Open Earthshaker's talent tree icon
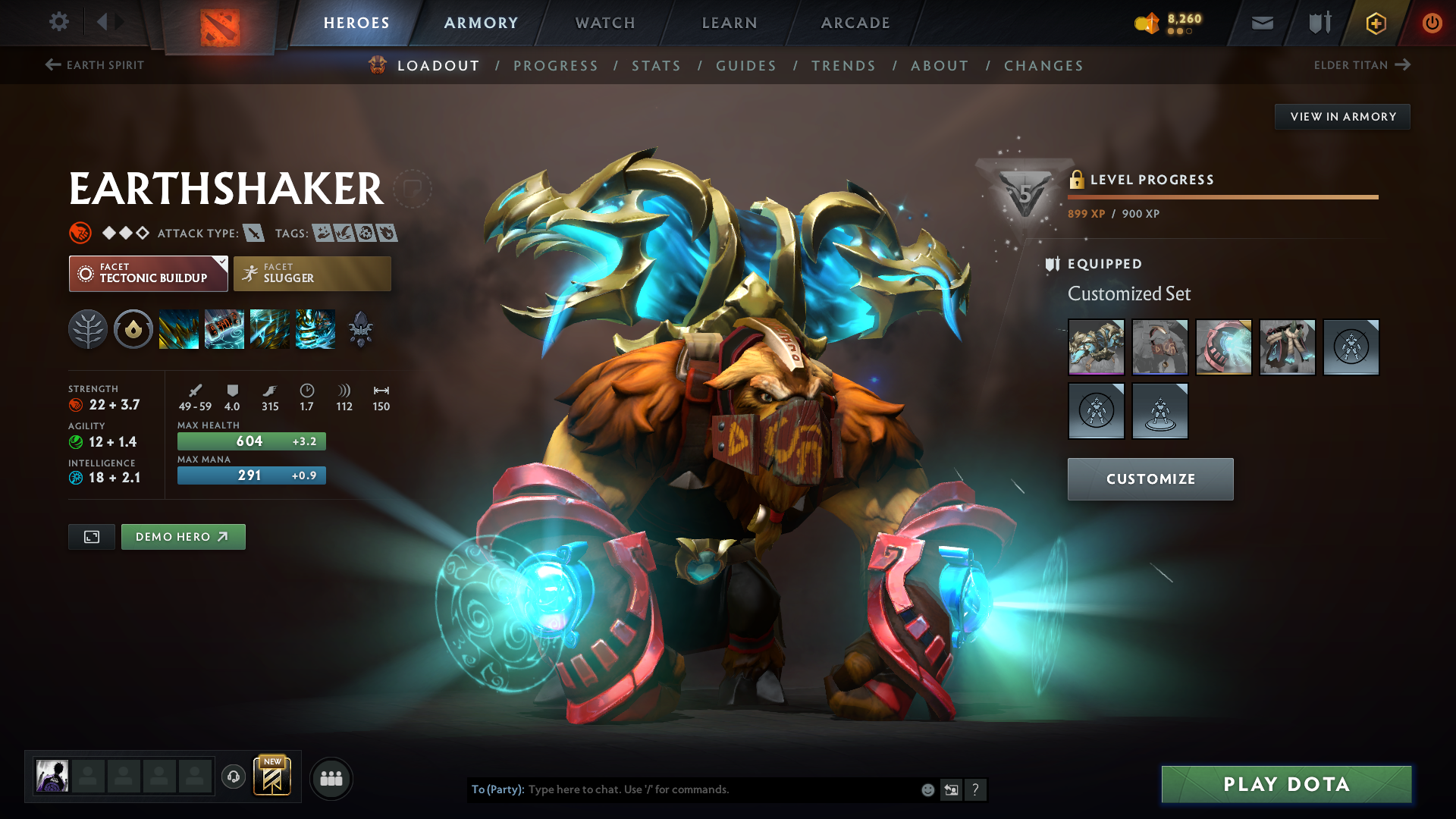 point(87,329)
